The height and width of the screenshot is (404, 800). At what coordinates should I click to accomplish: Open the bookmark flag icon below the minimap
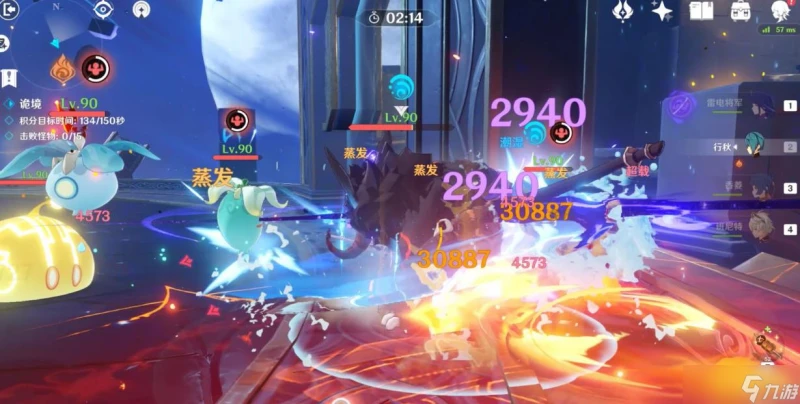click(6, 77)
